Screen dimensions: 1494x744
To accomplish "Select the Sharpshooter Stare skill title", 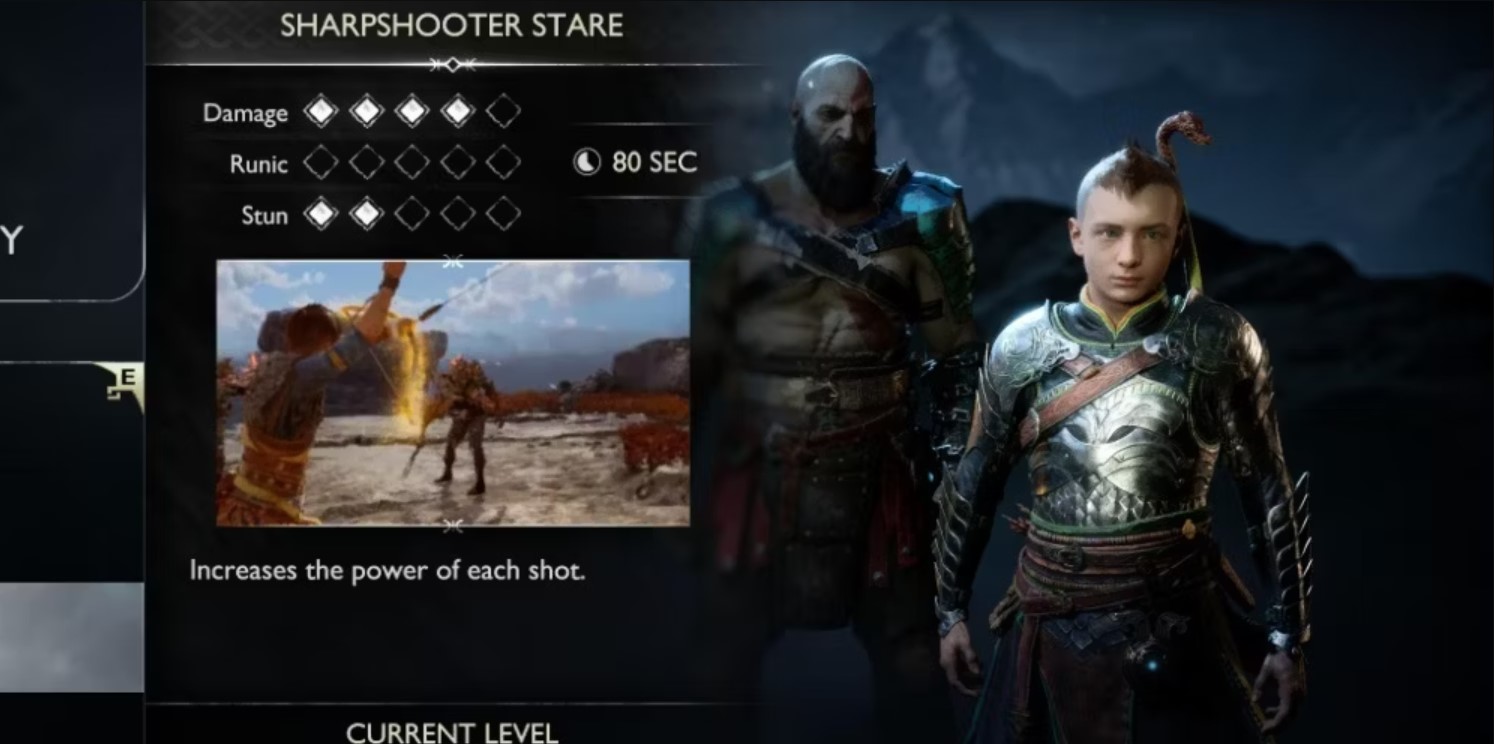I will click(452, 25).
